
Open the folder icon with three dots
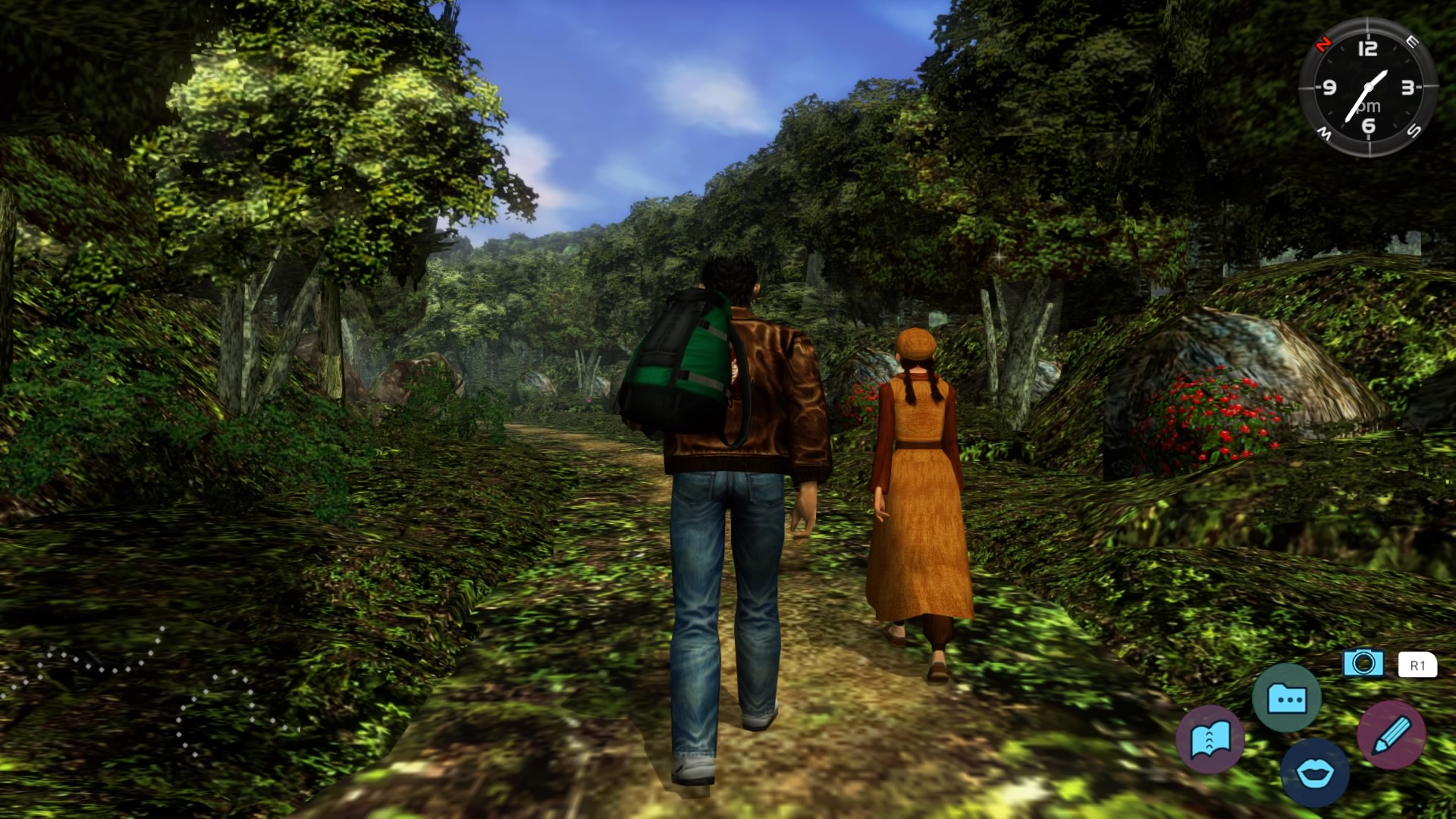pos(1286,698)
